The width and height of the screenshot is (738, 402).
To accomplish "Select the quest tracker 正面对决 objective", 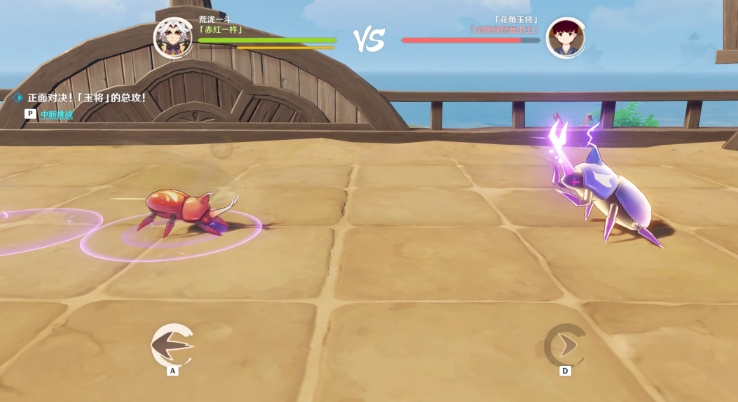I will [86, 98].
